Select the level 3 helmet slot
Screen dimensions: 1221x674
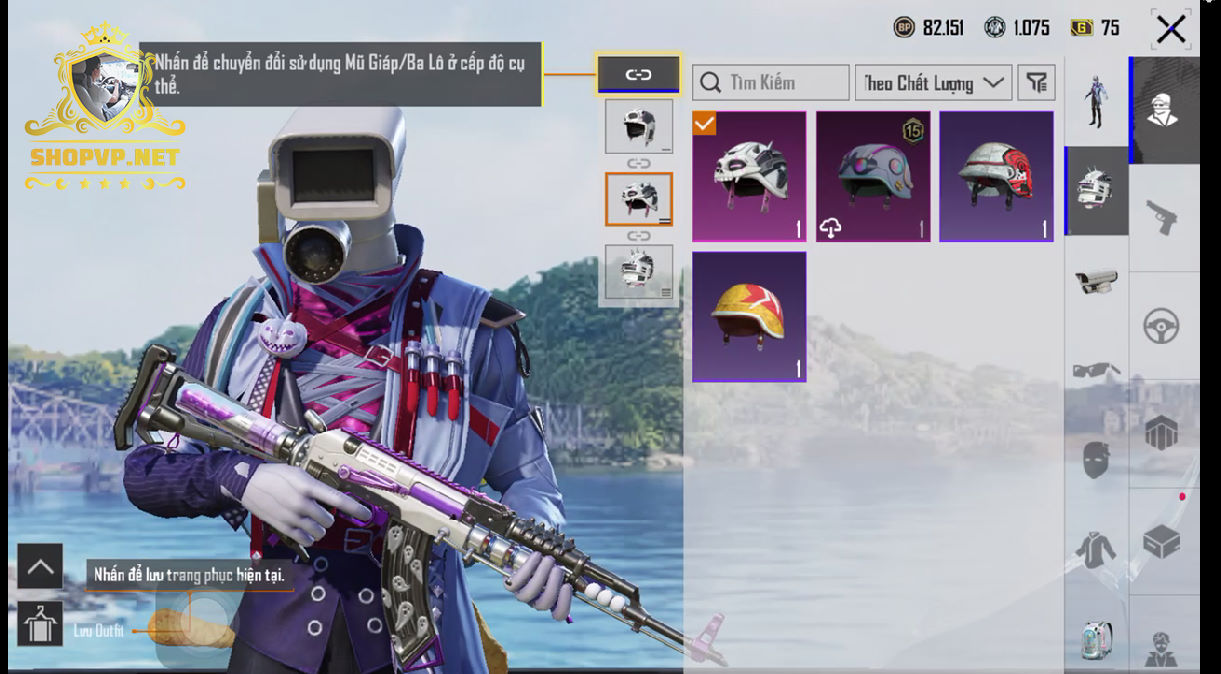[639, 271]
